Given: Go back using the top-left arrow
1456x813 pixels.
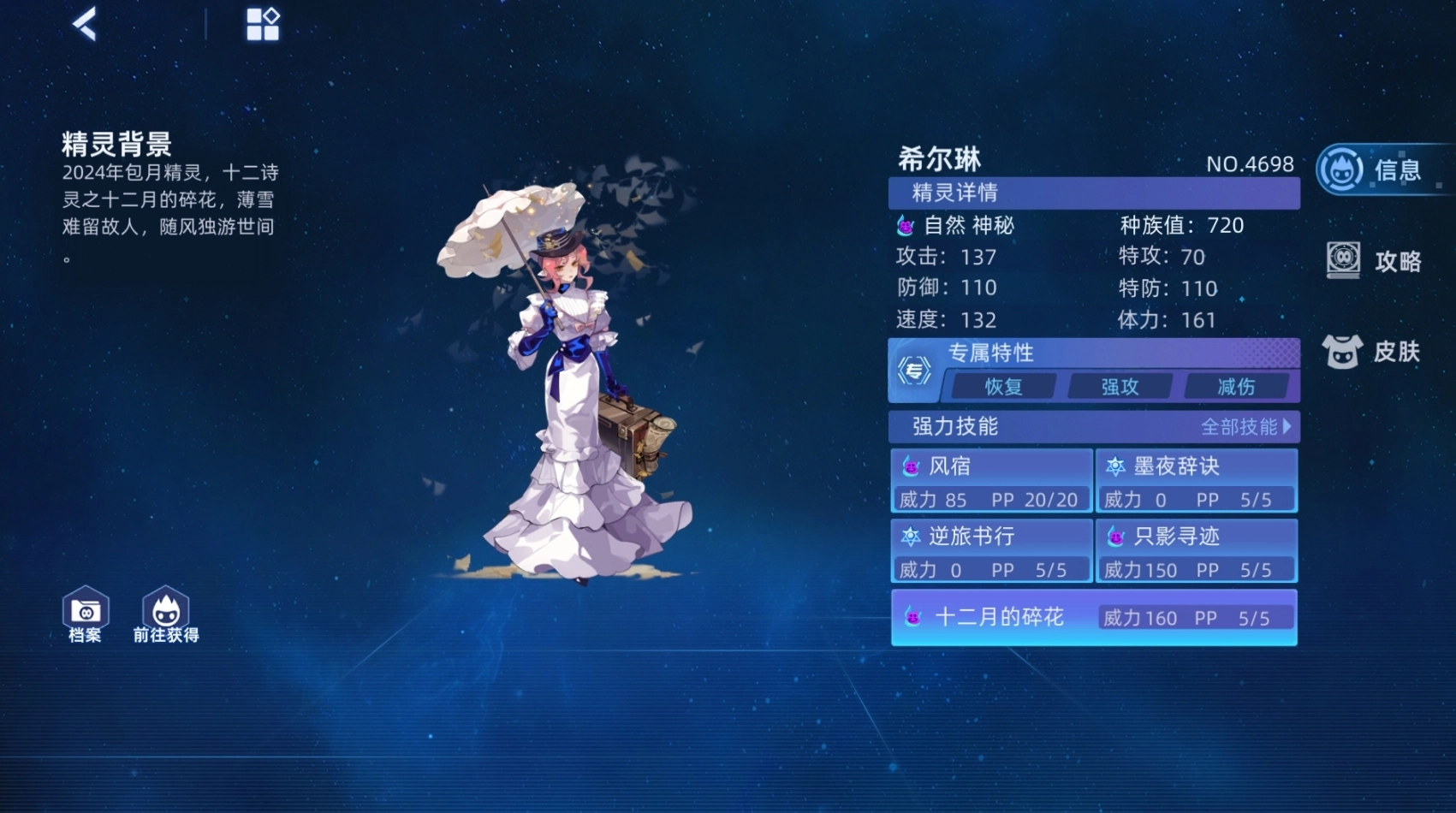Looking at the screenshot, I should (x=85, y=24).
